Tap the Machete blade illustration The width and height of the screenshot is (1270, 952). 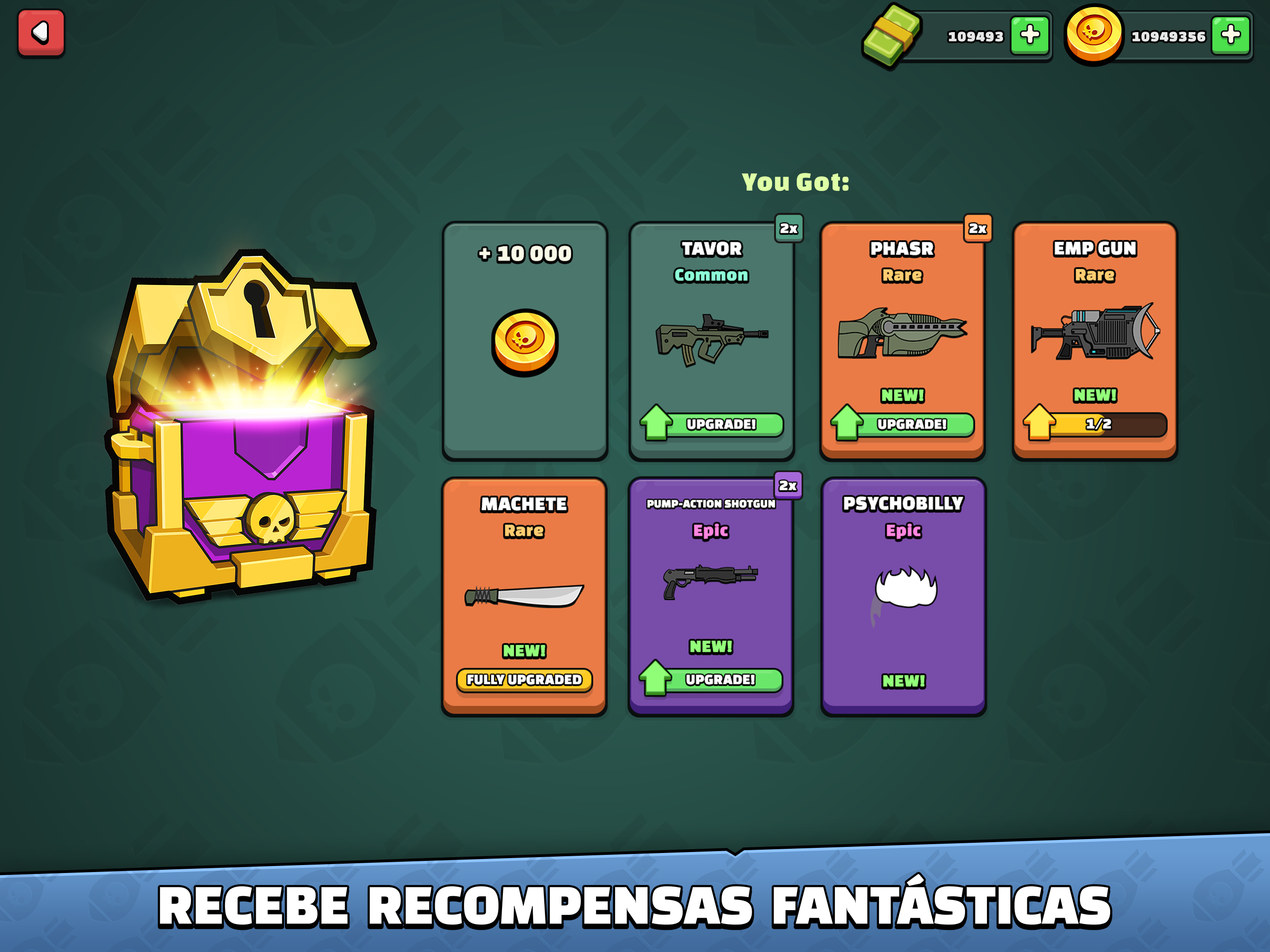pos(524,595)
